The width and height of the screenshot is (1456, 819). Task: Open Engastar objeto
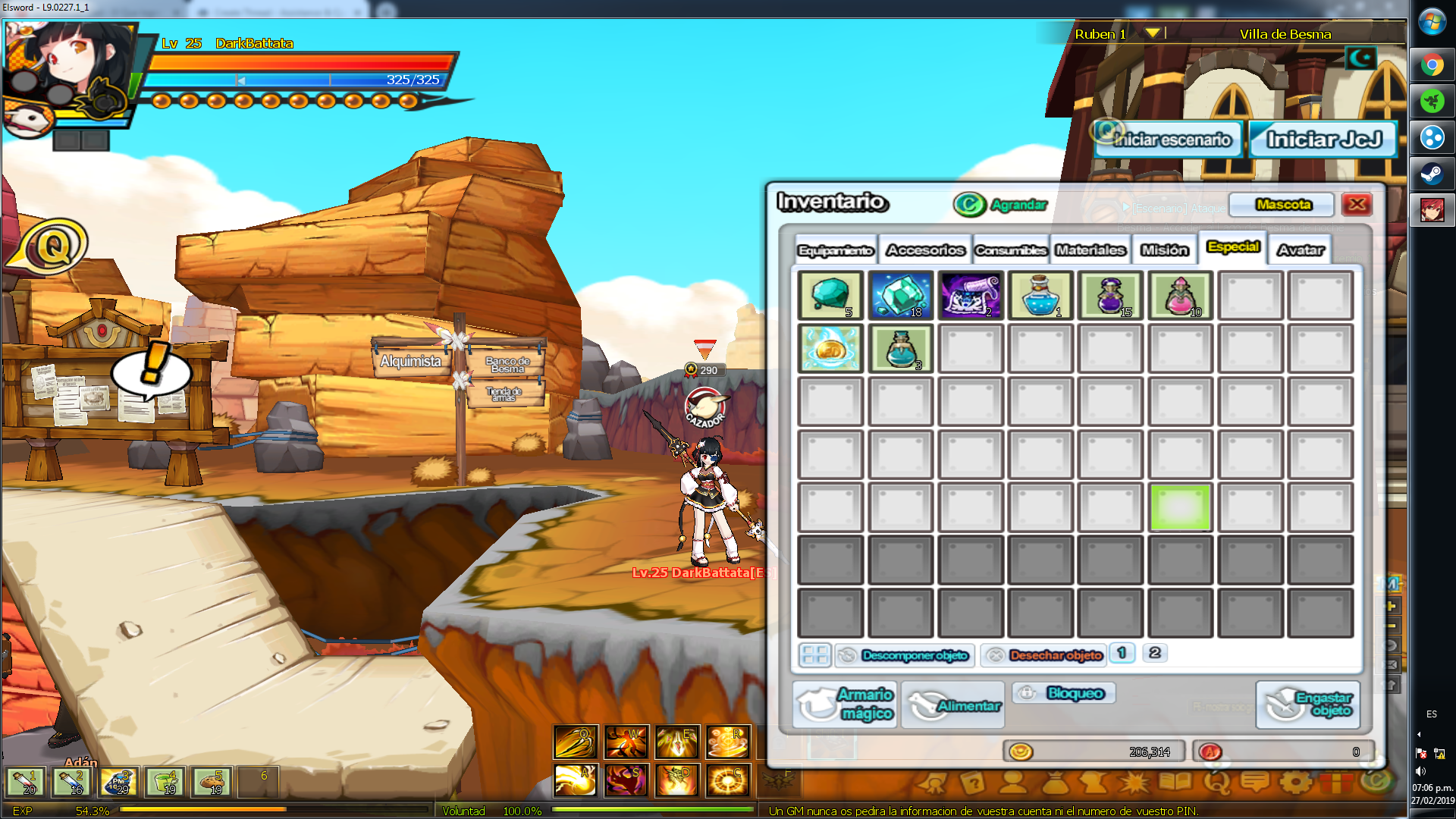(x=1309, y=704)
